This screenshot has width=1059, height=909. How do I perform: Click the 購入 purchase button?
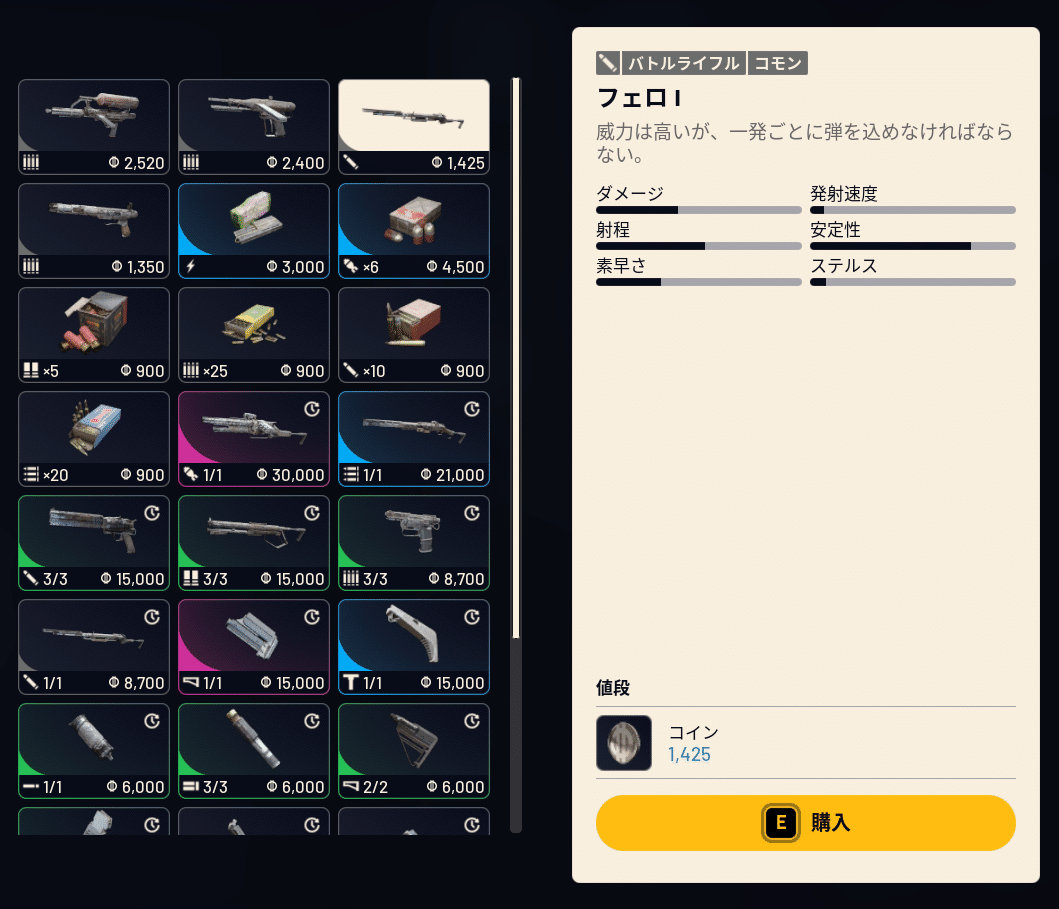[x=805, y=823]
